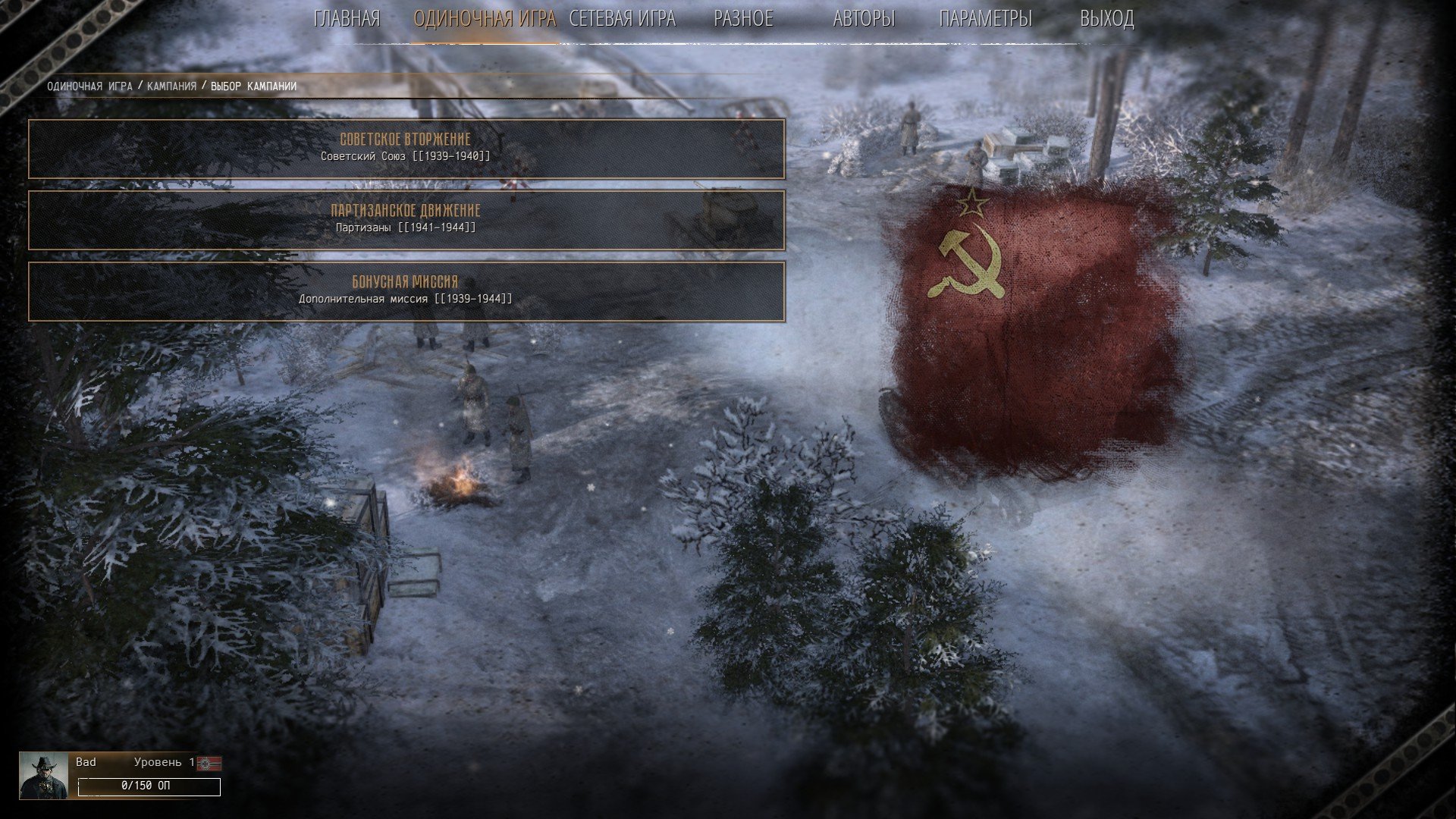1456x819 pixels.
Task: Select the Партизанское движение campaign
Action: coord(406,220)
